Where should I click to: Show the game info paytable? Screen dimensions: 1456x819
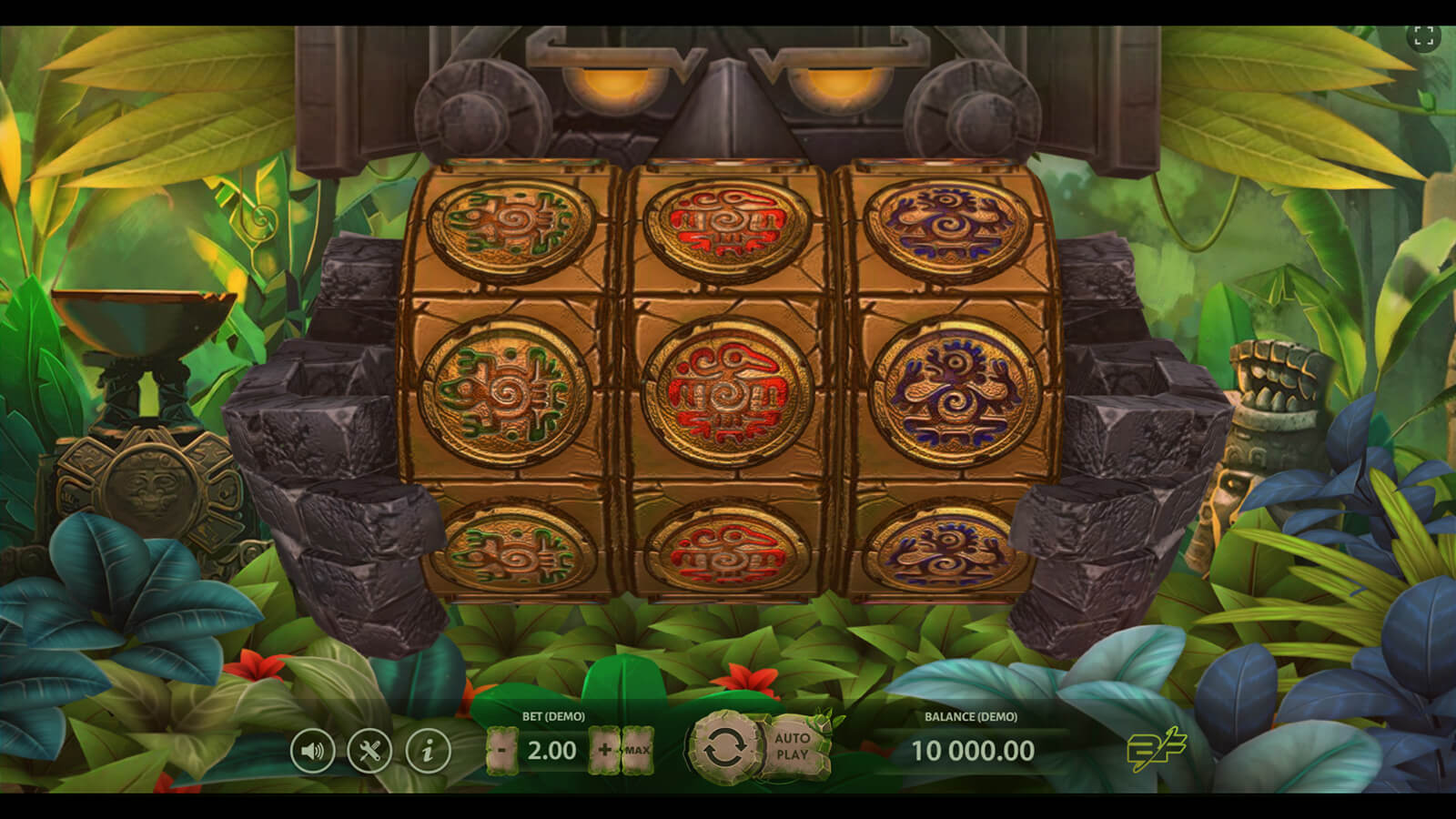click(x=428, y=752)
